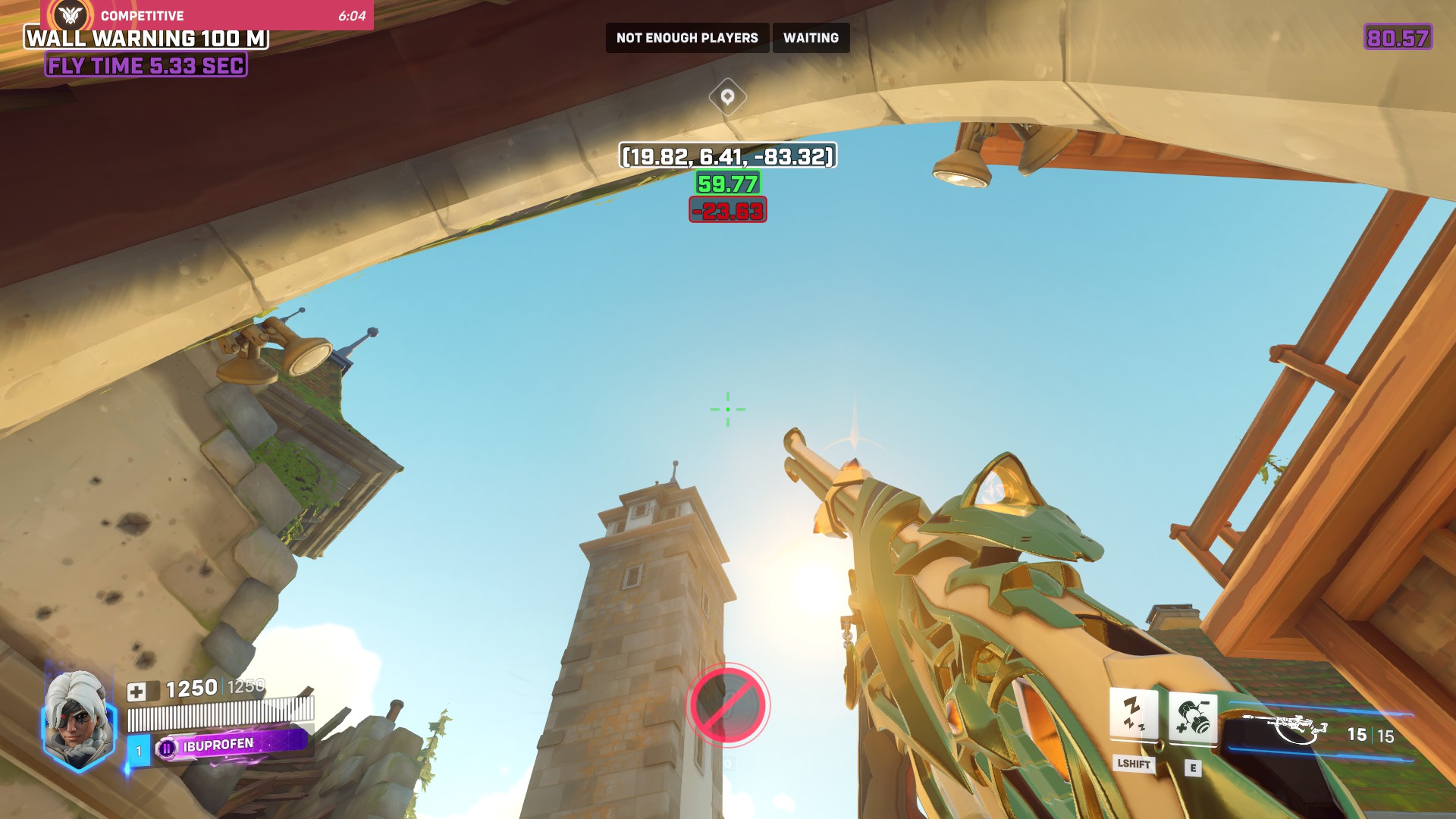Select the waypoint diamond marker at top center
Image resolution: width=1456 pixels, height=819 pixels.
point(726,97)
